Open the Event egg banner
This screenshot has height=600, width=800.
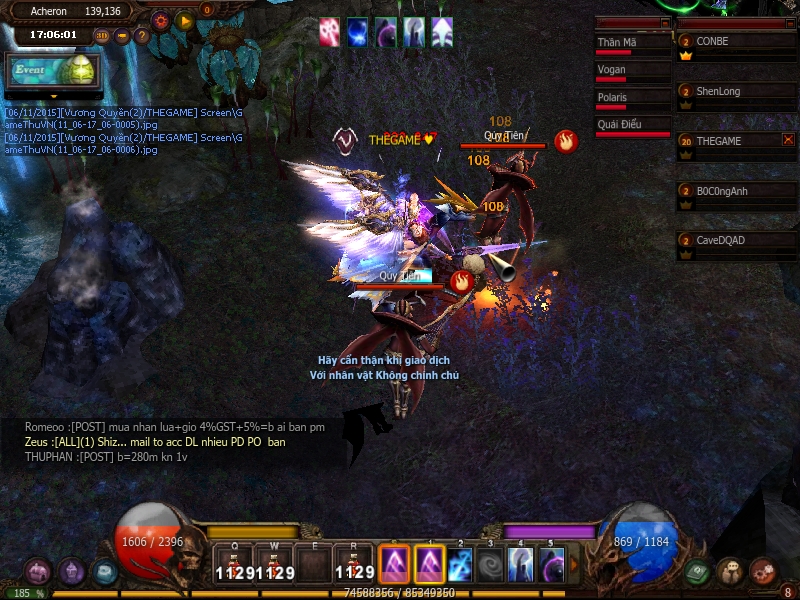(x=50, y=71)
